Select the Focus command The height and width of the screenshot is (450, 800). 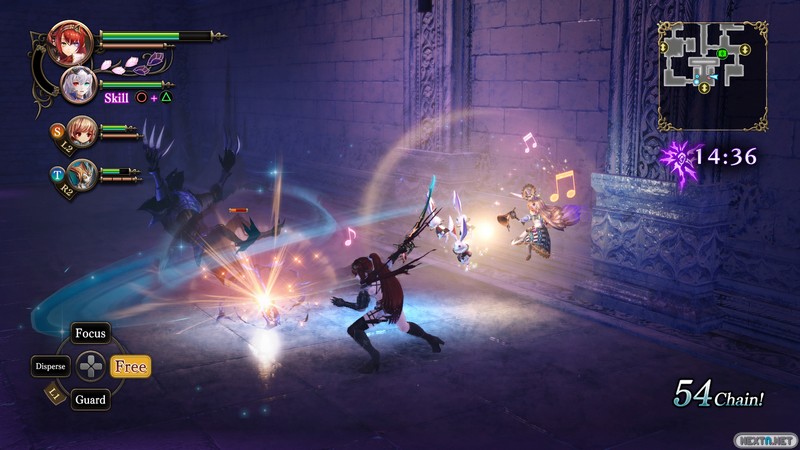(90, 333)
